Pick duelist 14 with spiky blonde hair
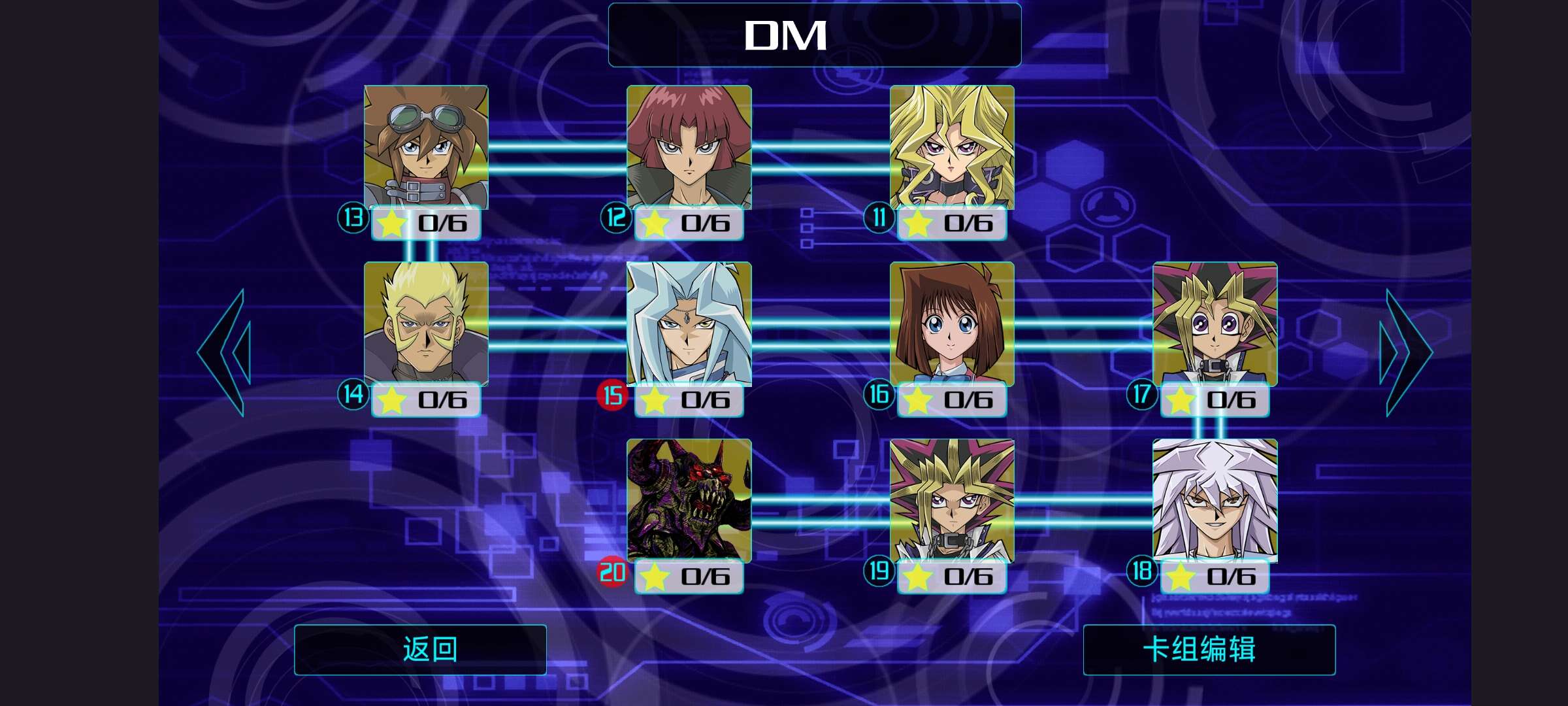 tap(426, 324)
